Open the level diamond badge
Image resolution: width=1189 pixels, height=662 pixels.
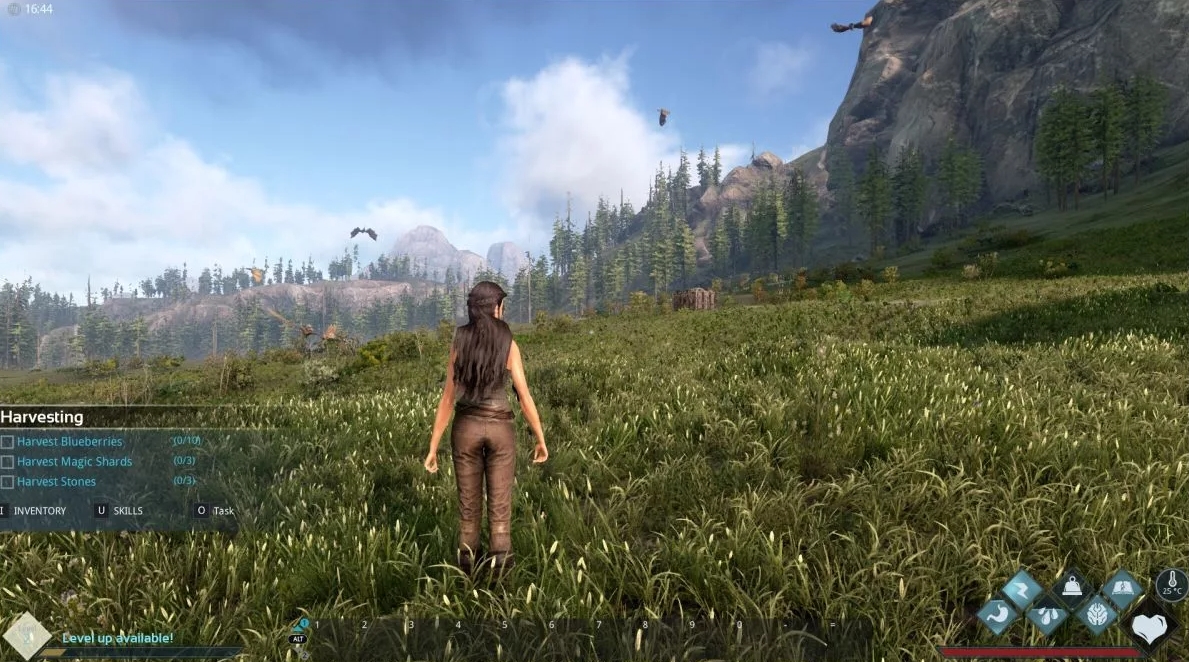26,636
